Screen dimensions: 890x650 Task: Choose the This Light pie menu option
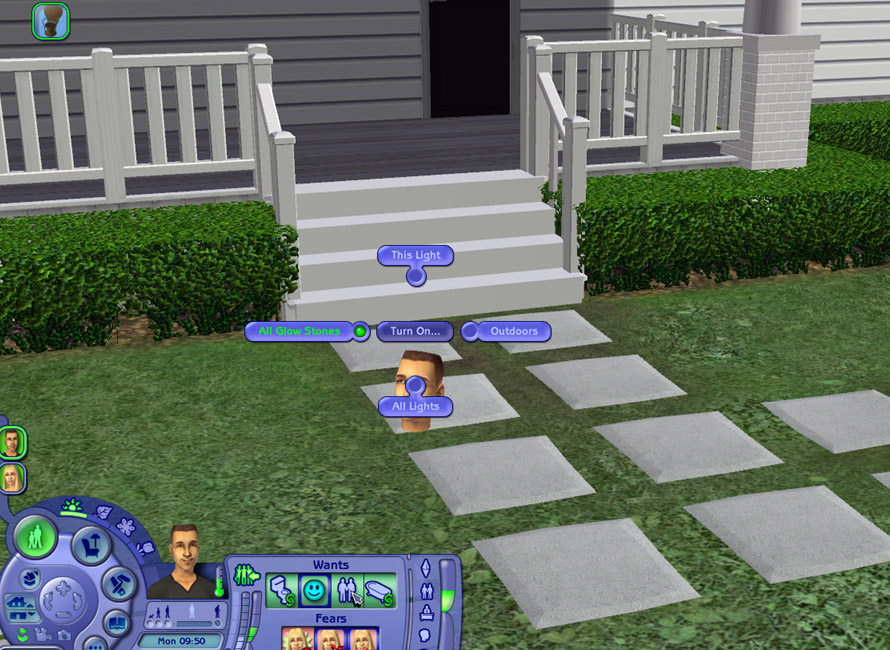415,256
